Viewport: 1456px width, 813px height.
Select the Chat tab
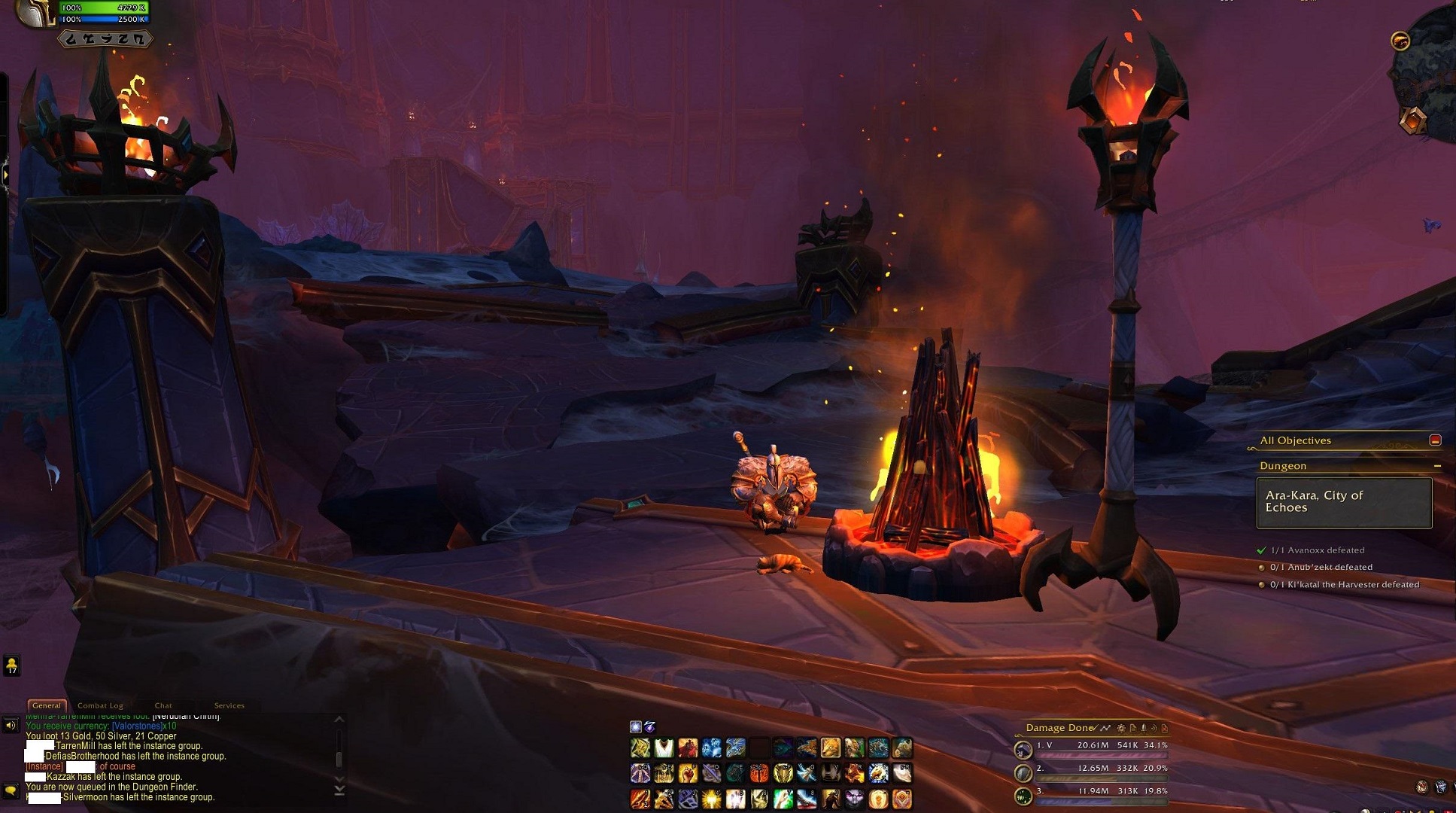[163, 705]
